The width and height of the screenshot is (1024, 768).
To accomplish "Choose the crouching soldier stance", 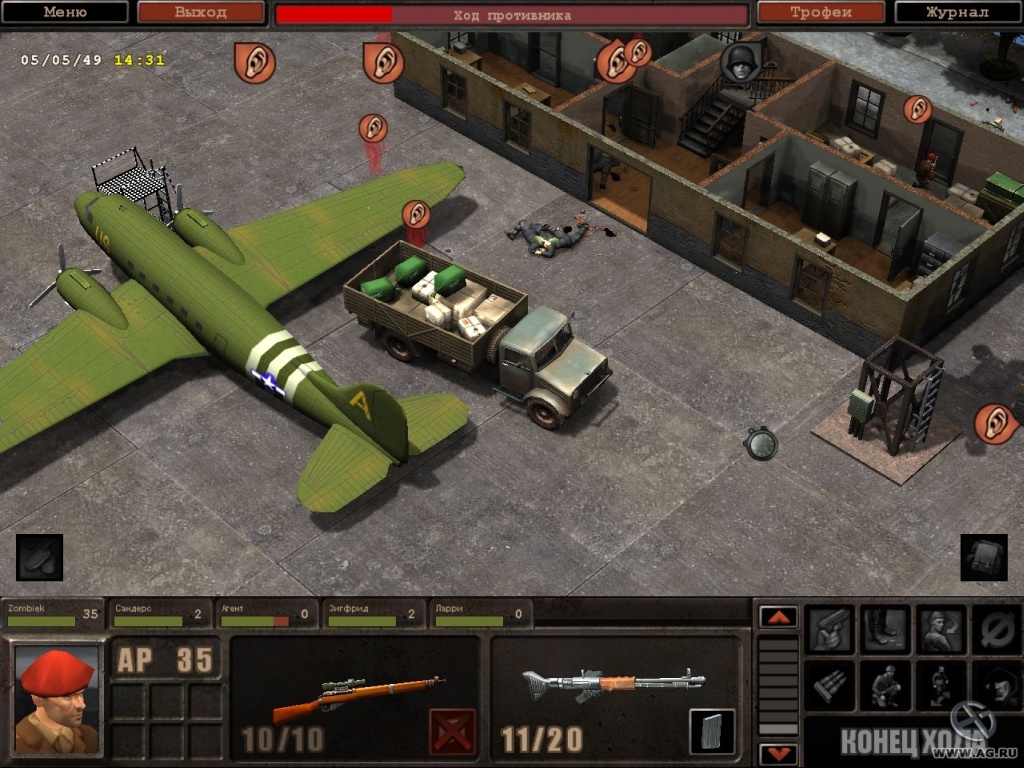I will pos(886,685).
